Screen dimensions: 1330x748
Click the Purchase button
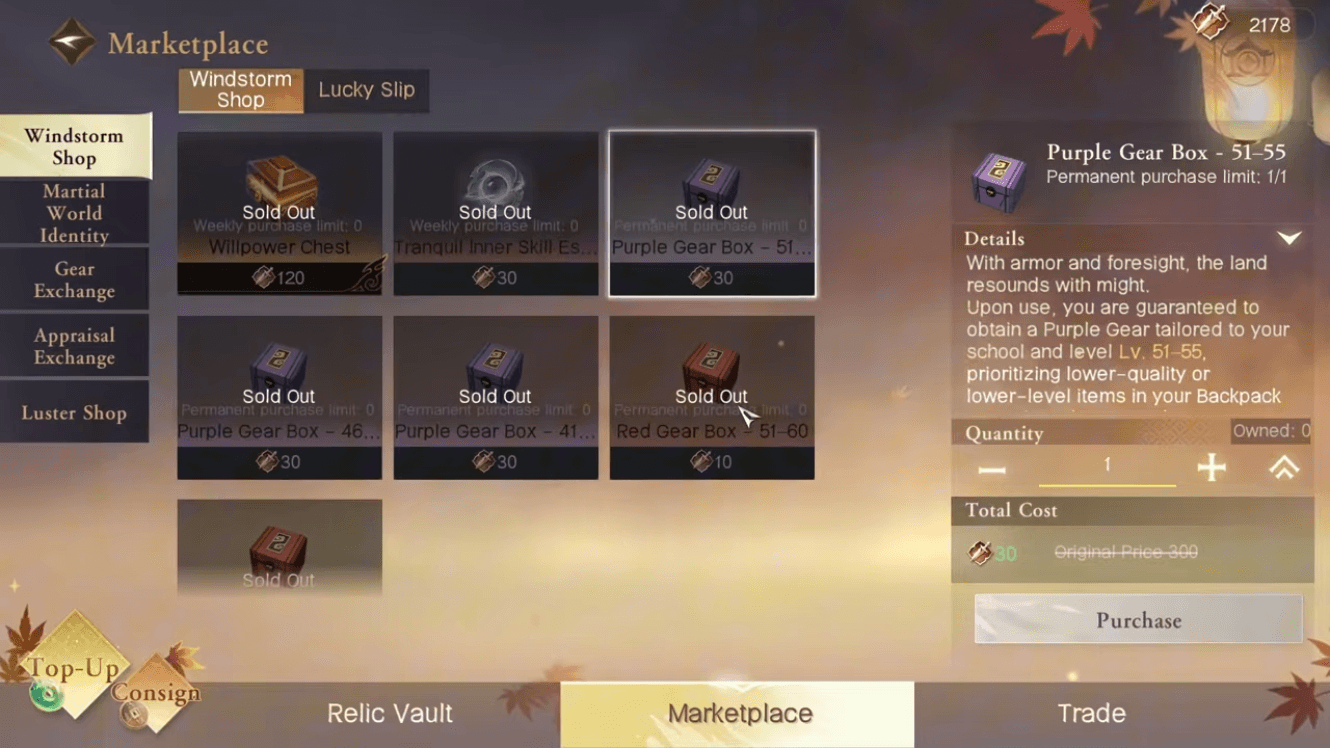(1138, 620)
